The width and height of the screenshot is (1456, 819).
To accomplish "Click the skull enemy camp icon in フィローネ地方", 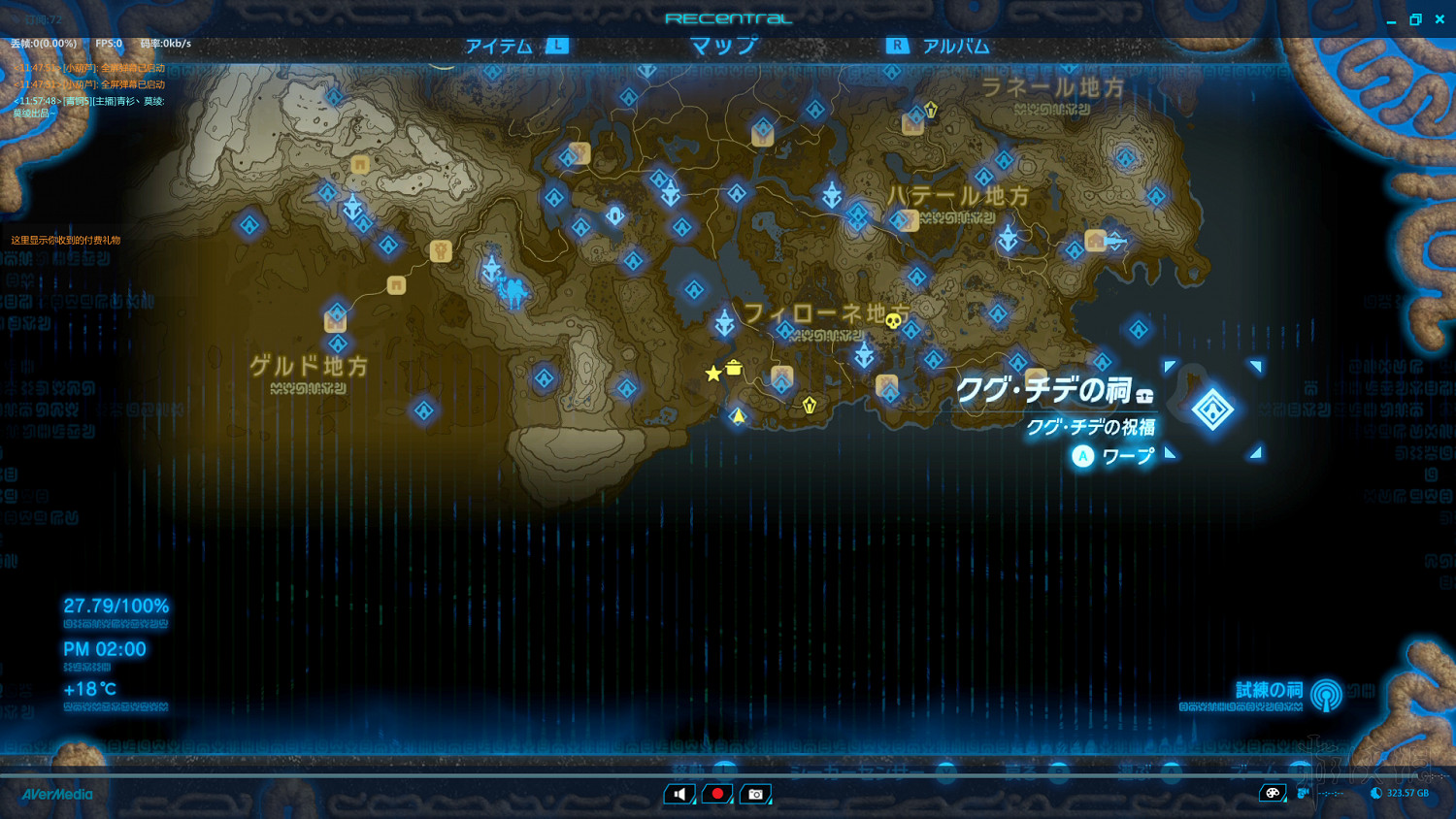I will 892,321.
